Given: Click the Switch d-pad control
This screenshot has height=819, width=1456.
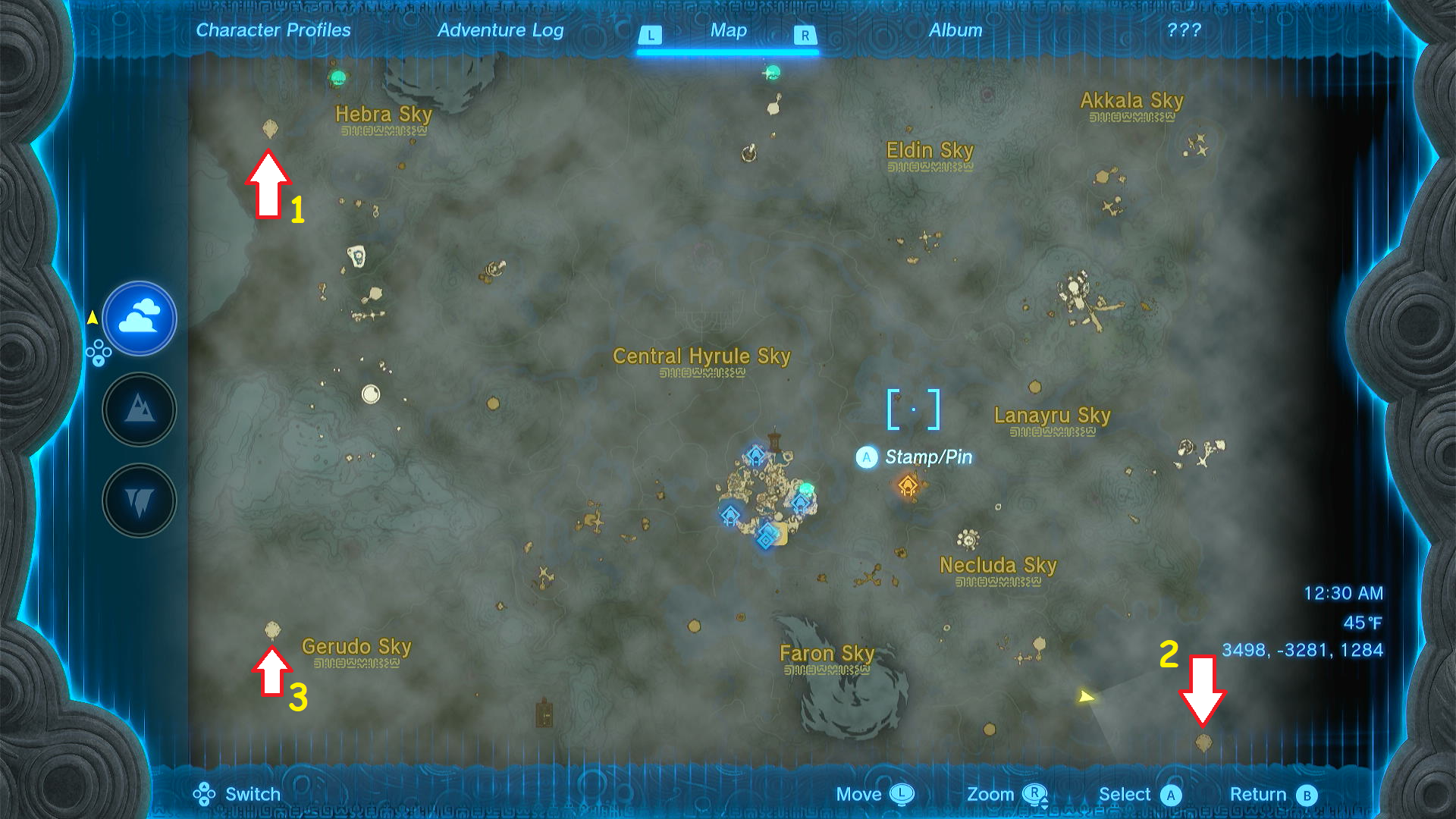Looking at the screenshot, I should (x=229, y=794).
